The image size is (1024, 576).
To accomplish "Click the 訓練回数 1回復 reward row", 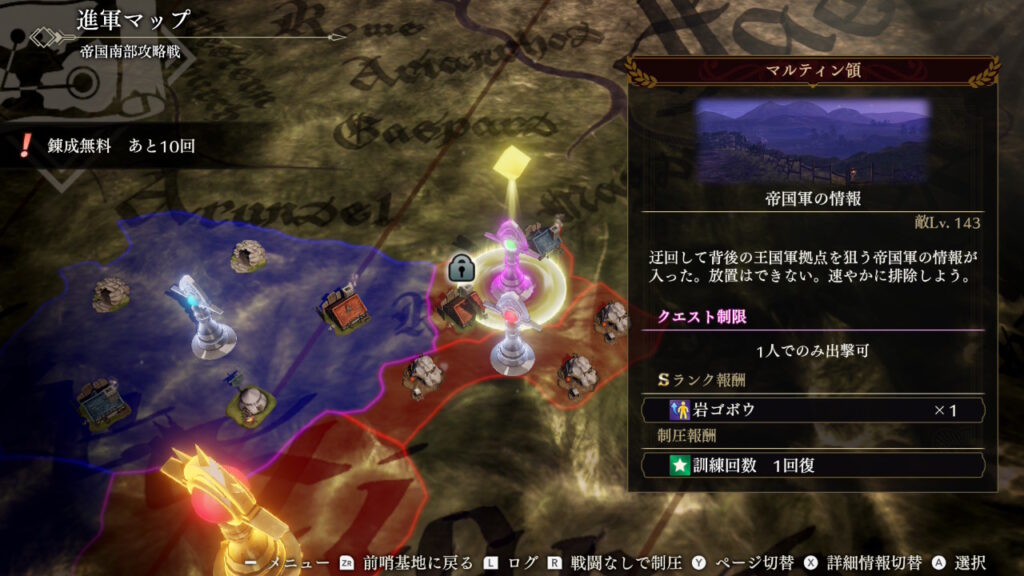I will tap(812, 465).
